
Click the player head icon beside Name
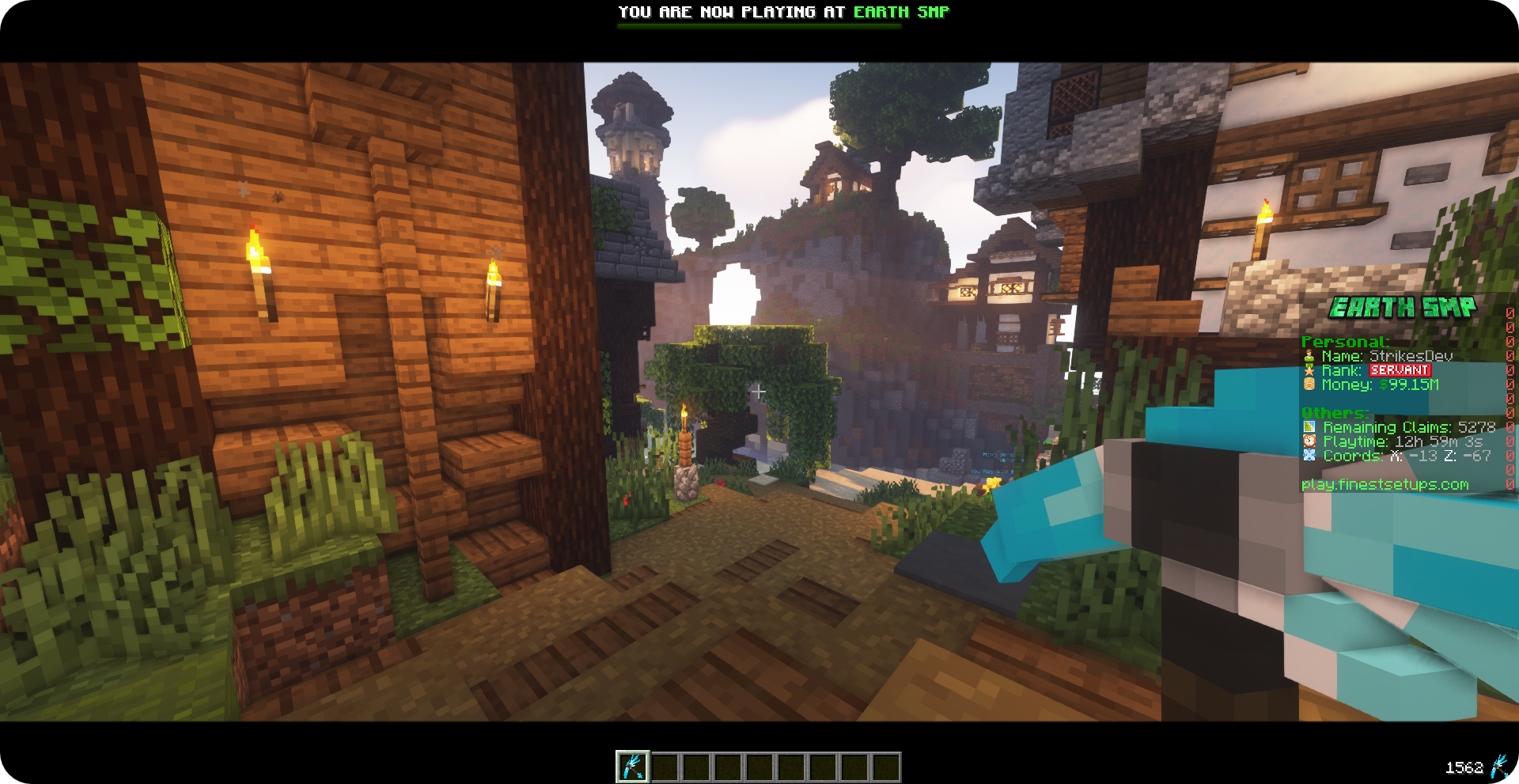click(1309, 355)
